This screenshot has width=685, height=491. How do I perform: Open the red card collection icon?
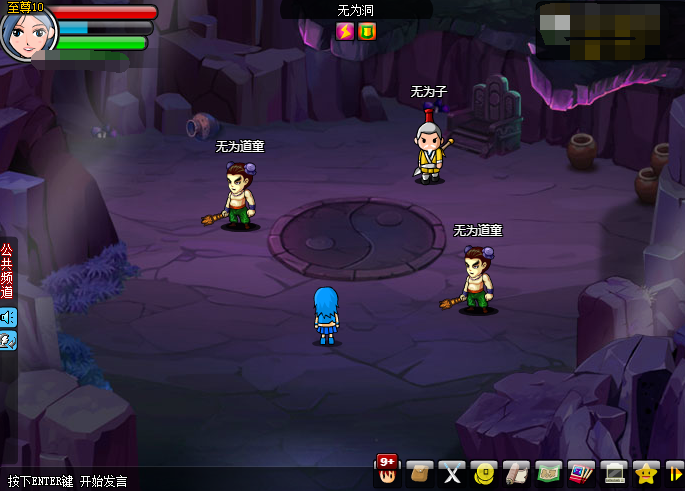point(579,472)
